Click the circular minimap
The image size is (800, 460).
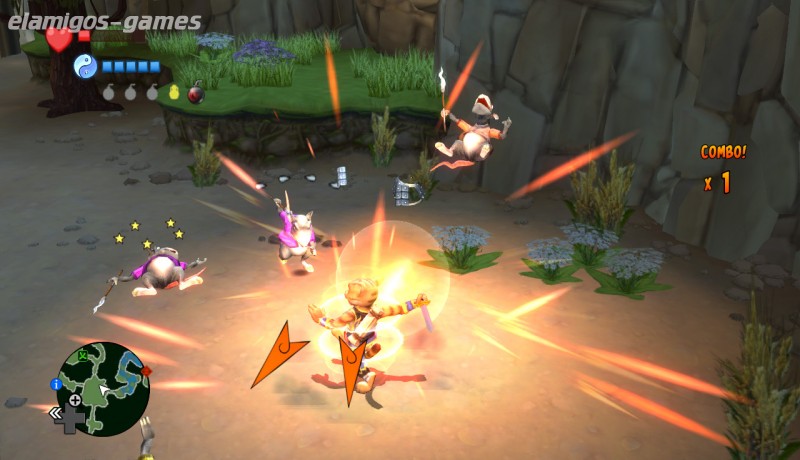click(x=102, y=389)
